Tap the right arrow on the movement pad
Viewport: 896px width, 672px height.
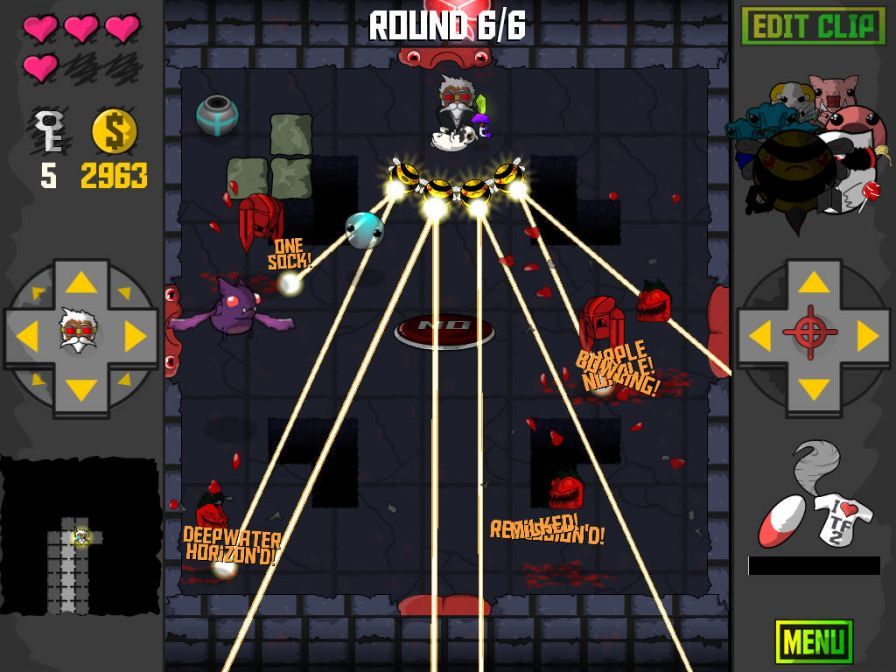click(134, 336)
